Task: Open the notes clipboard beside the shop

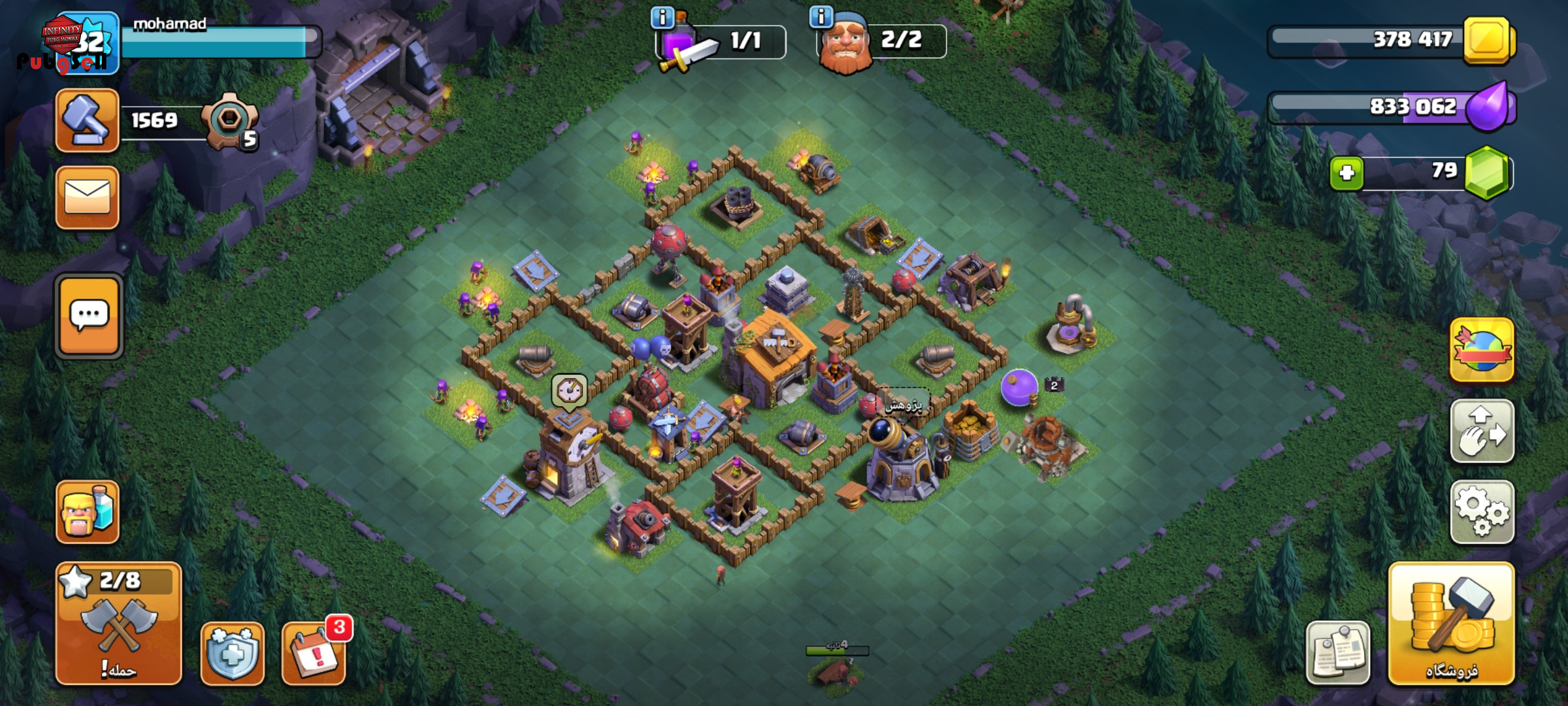Action: pyautogui.click(x=1337, y=653)
